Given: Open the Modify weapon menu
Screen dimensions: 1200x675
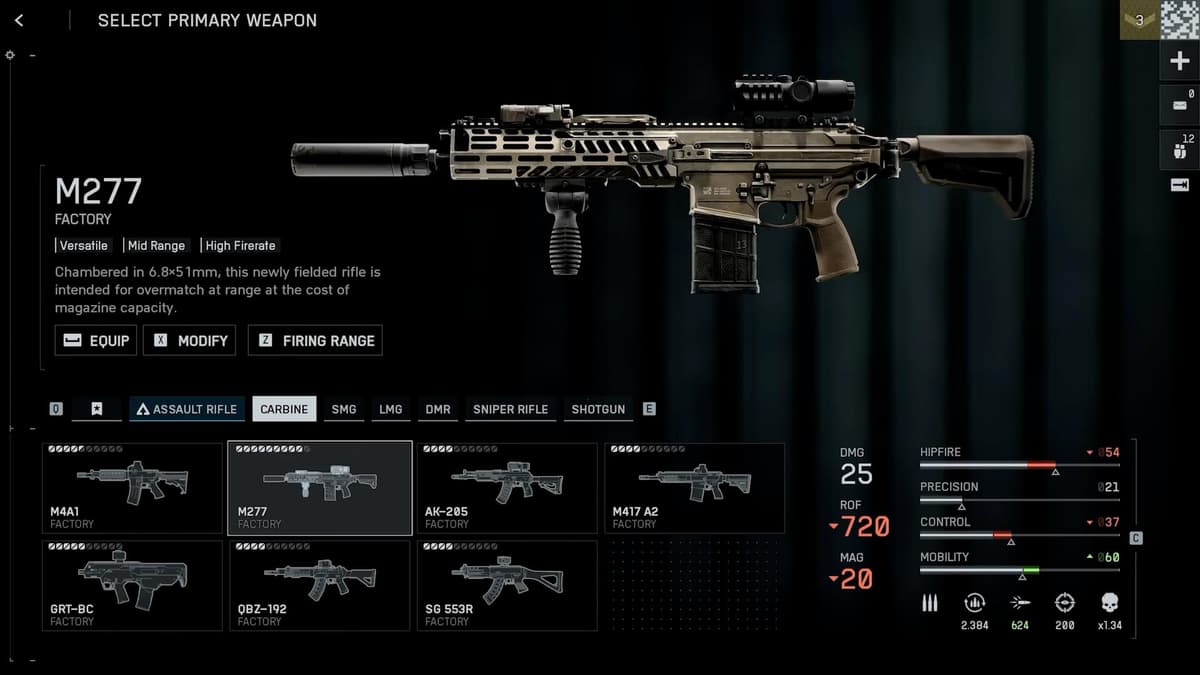Looking at the screenshot, I should point(190,340).
